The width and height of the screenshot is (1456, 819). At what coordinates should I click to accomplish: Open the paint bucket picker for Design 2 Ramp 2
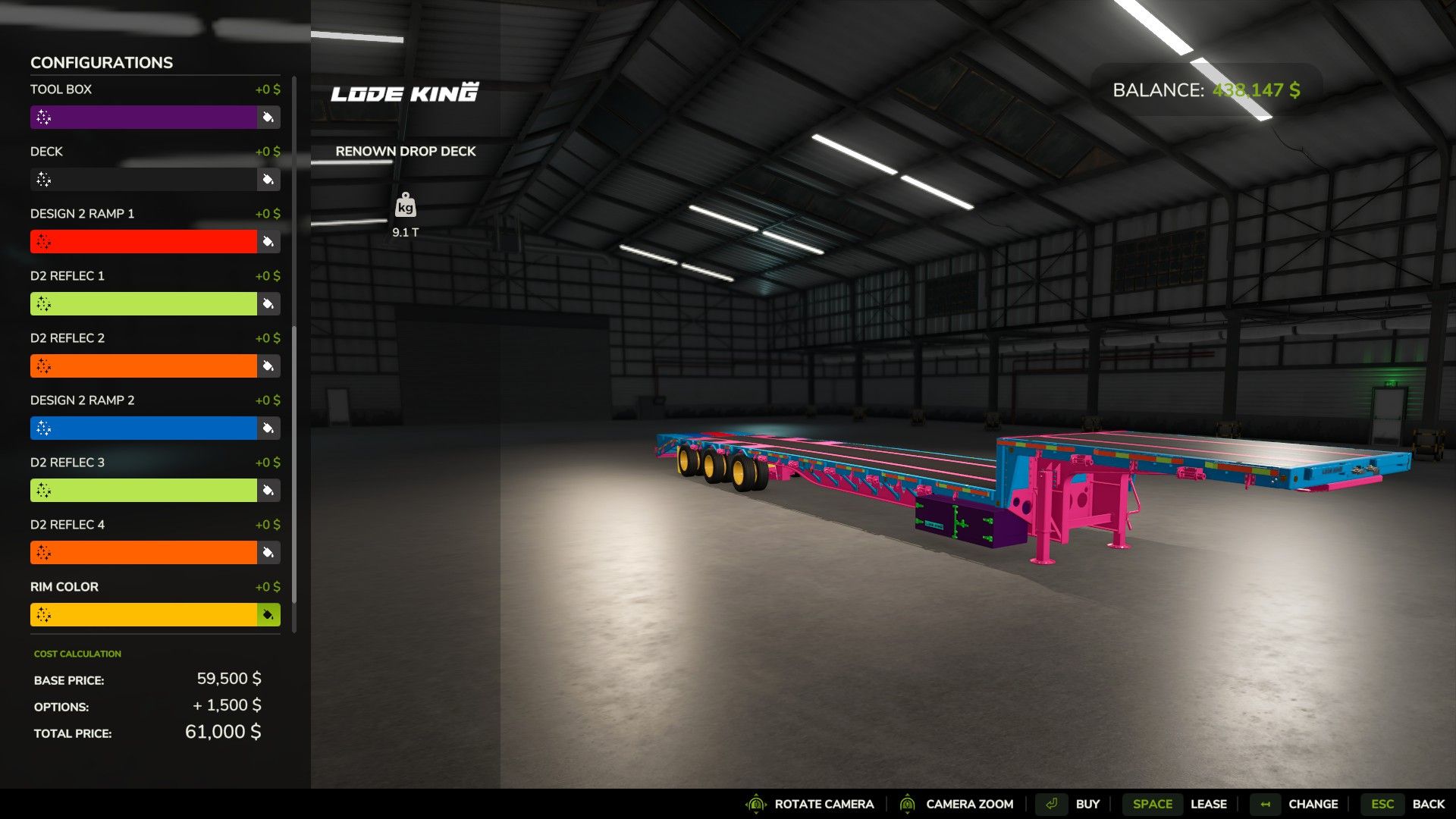pos(267,428)
